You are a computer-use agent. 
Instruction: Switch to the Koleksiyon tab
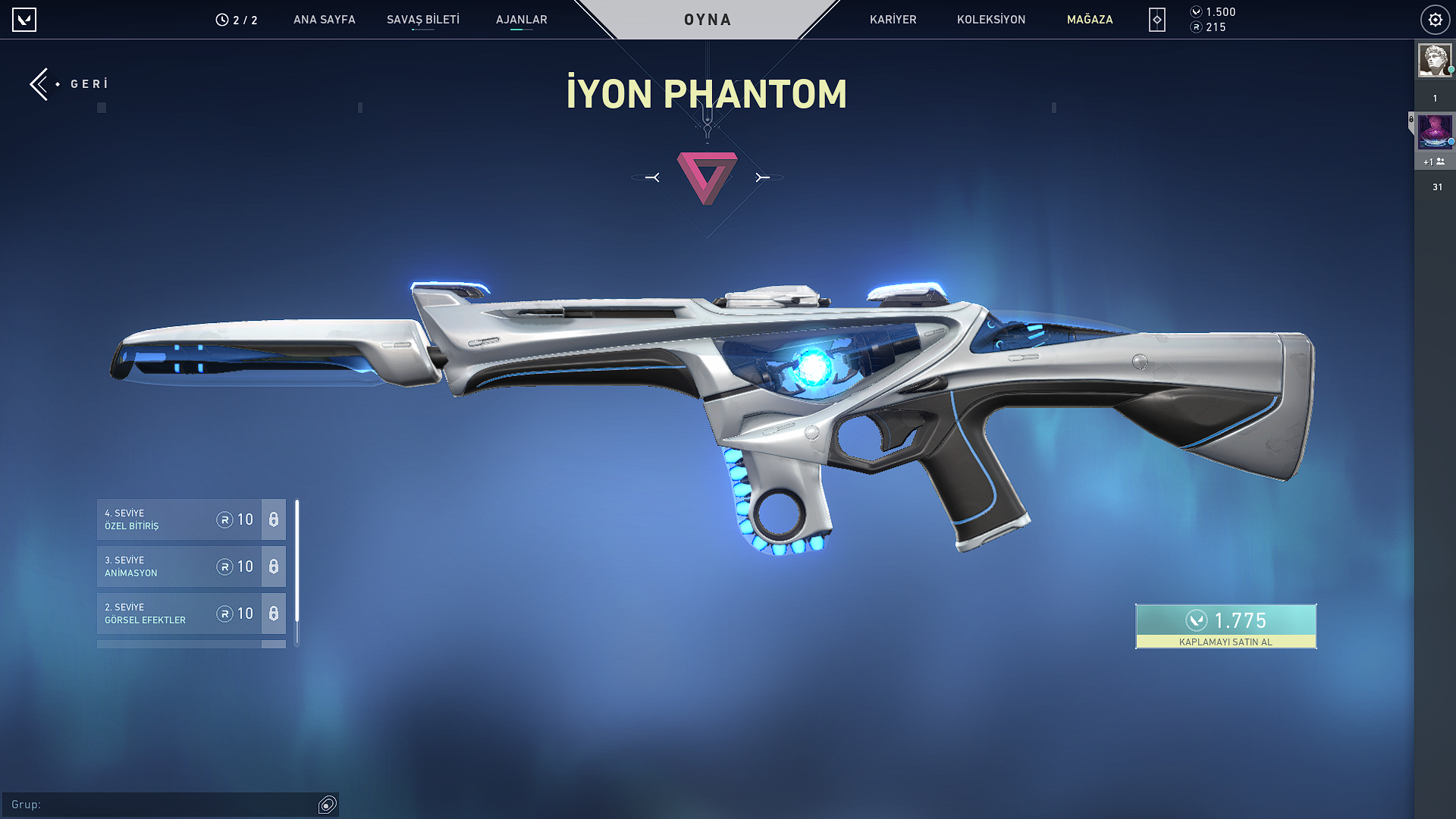click(x=990, y=20)
